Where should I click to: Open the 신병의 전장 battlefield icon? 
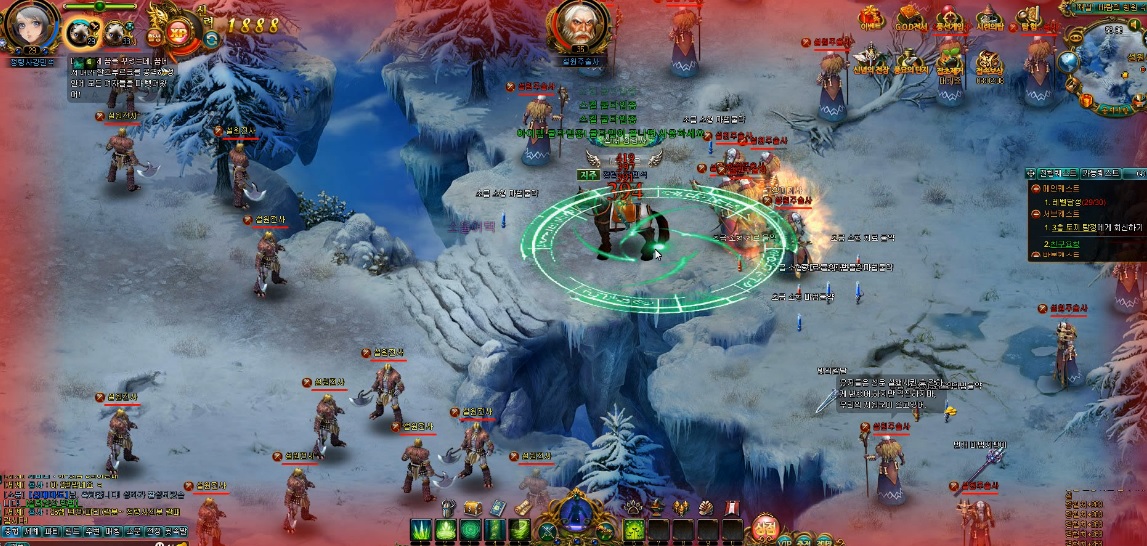870,60
